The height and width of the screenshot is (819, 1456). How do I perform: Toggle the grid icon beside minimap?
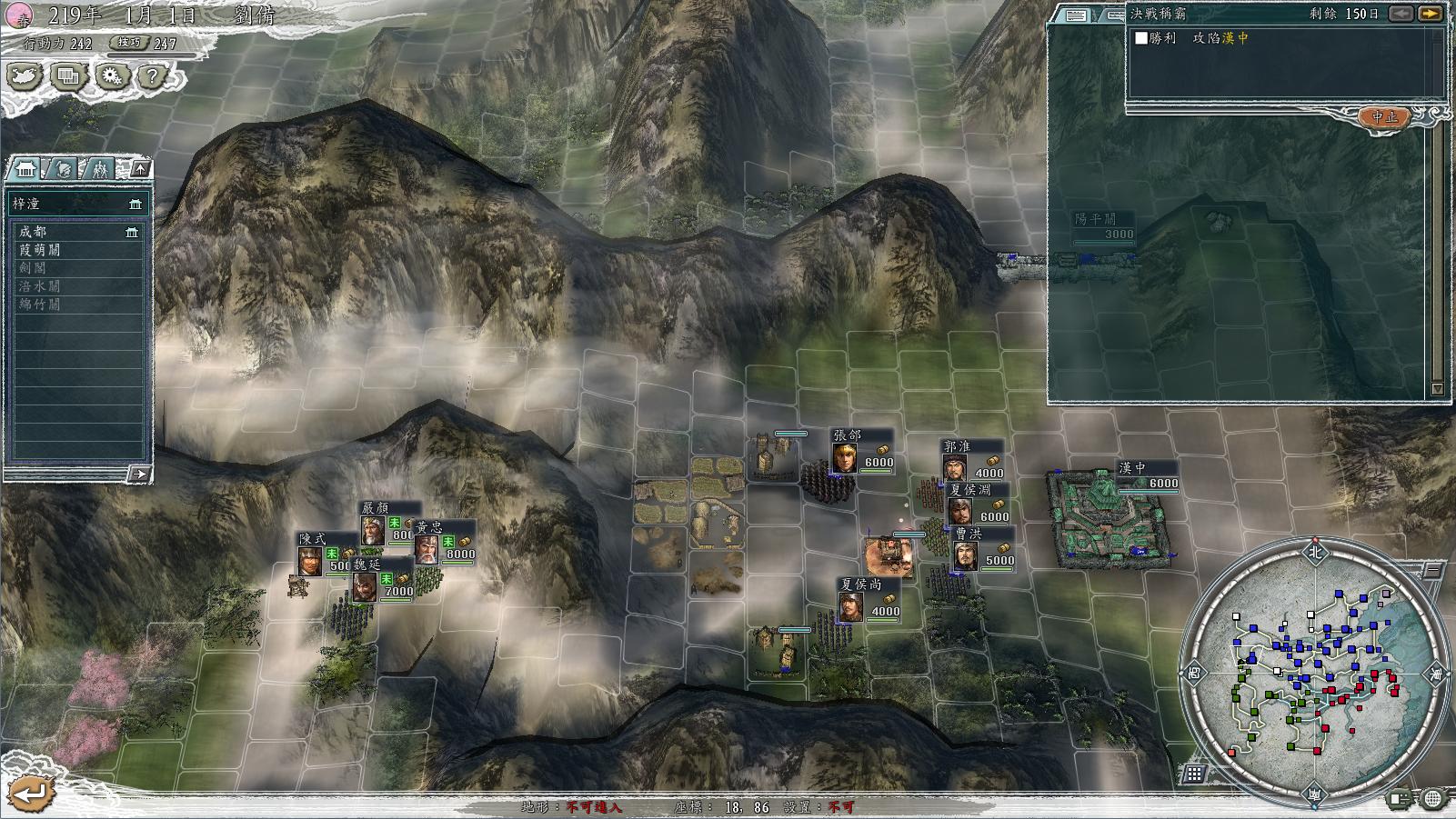[x=1194, y=774]
